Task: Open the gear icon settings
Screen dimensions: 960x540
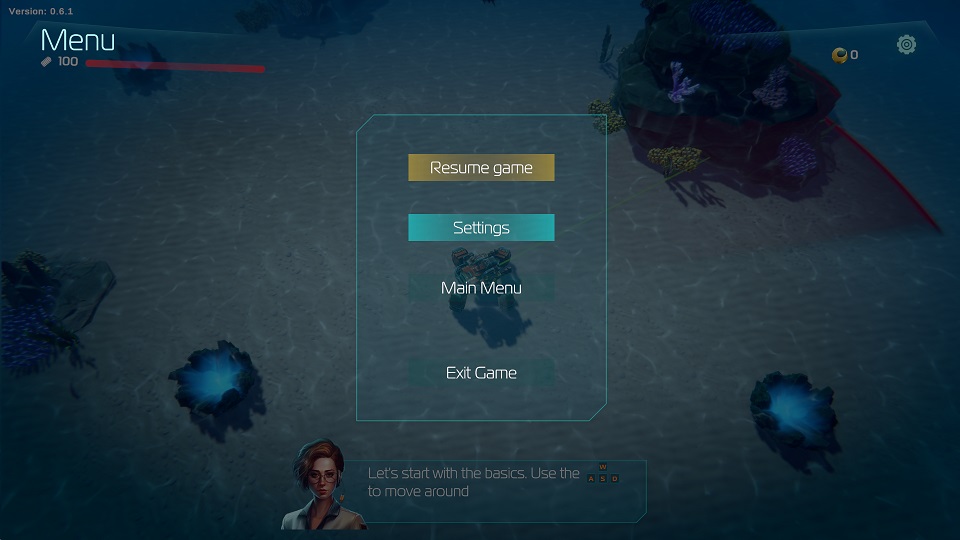Action: click(x=906, y=44)
